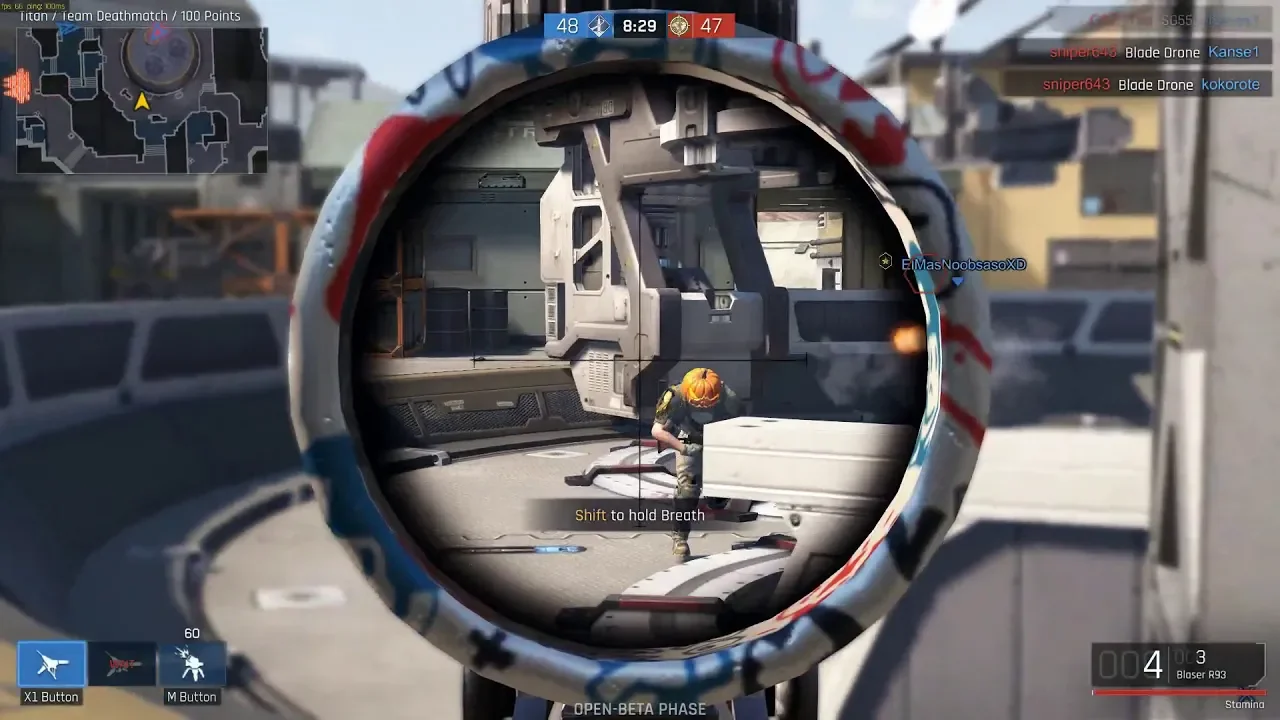Screen dimensions: 1280x720
Task: Click the orange team emblem icon
Action: point(680,26)
